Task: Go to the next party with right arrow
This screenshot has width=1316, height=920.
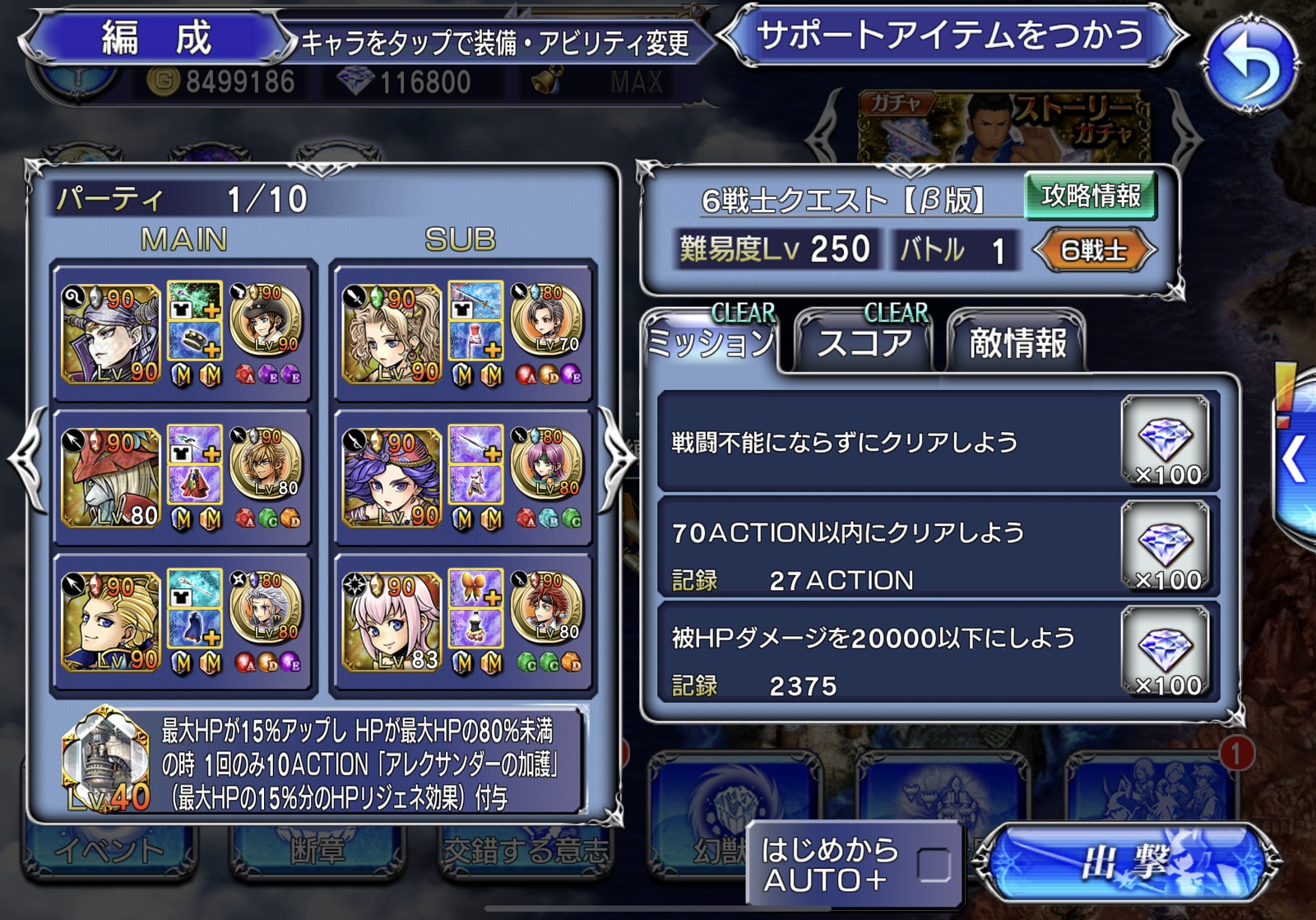Action: (x=619, y=457)
